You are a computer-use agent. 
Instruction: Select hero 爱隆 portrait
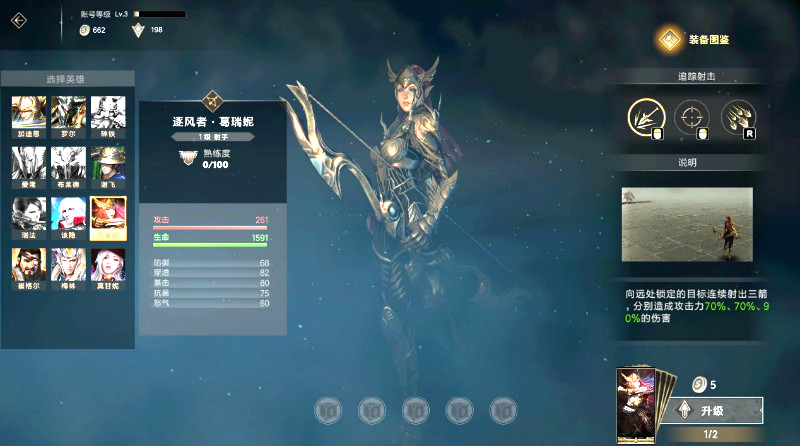point(28,163)
